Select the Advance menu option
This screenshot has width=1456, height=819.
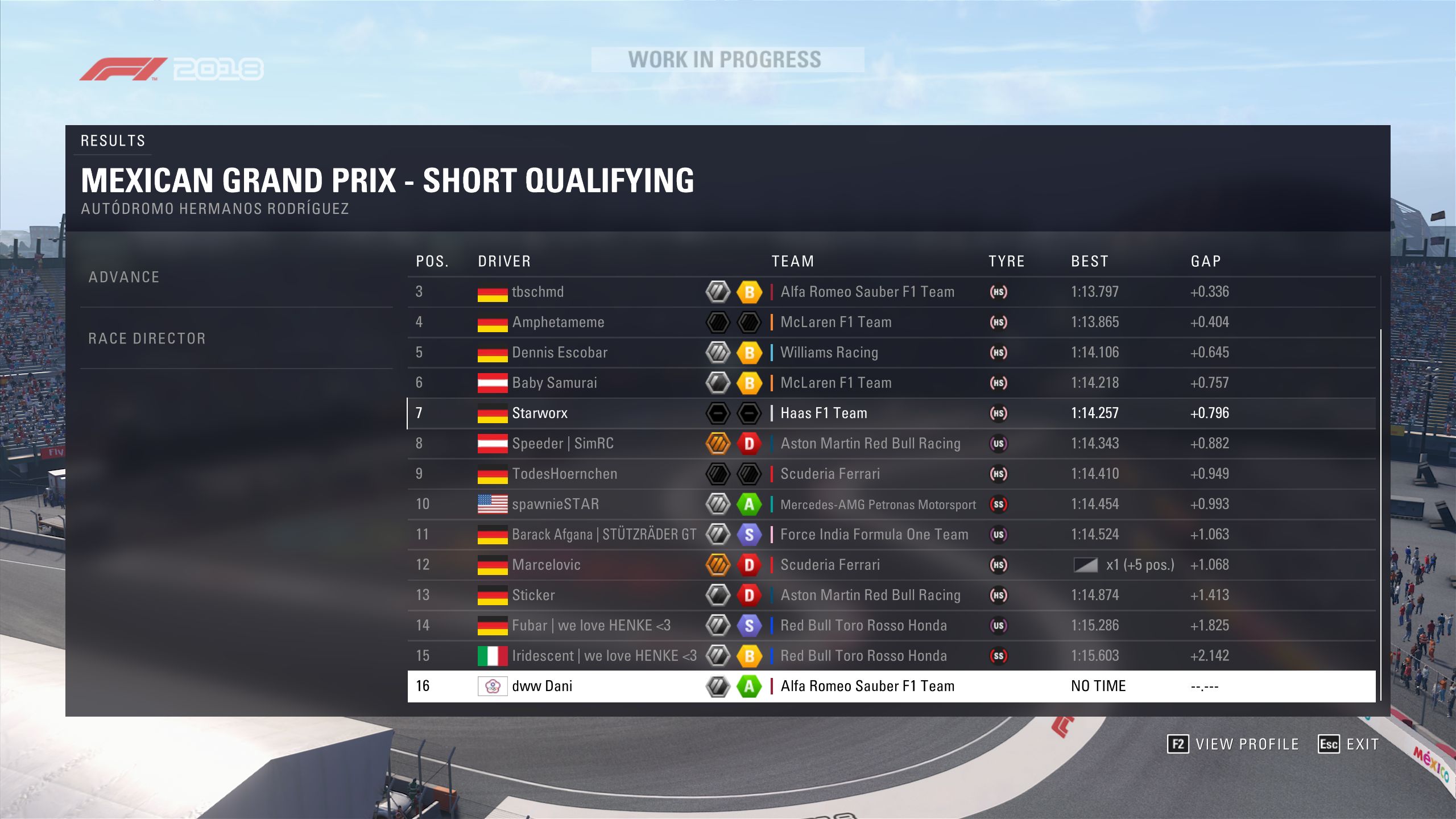[124, 278]
